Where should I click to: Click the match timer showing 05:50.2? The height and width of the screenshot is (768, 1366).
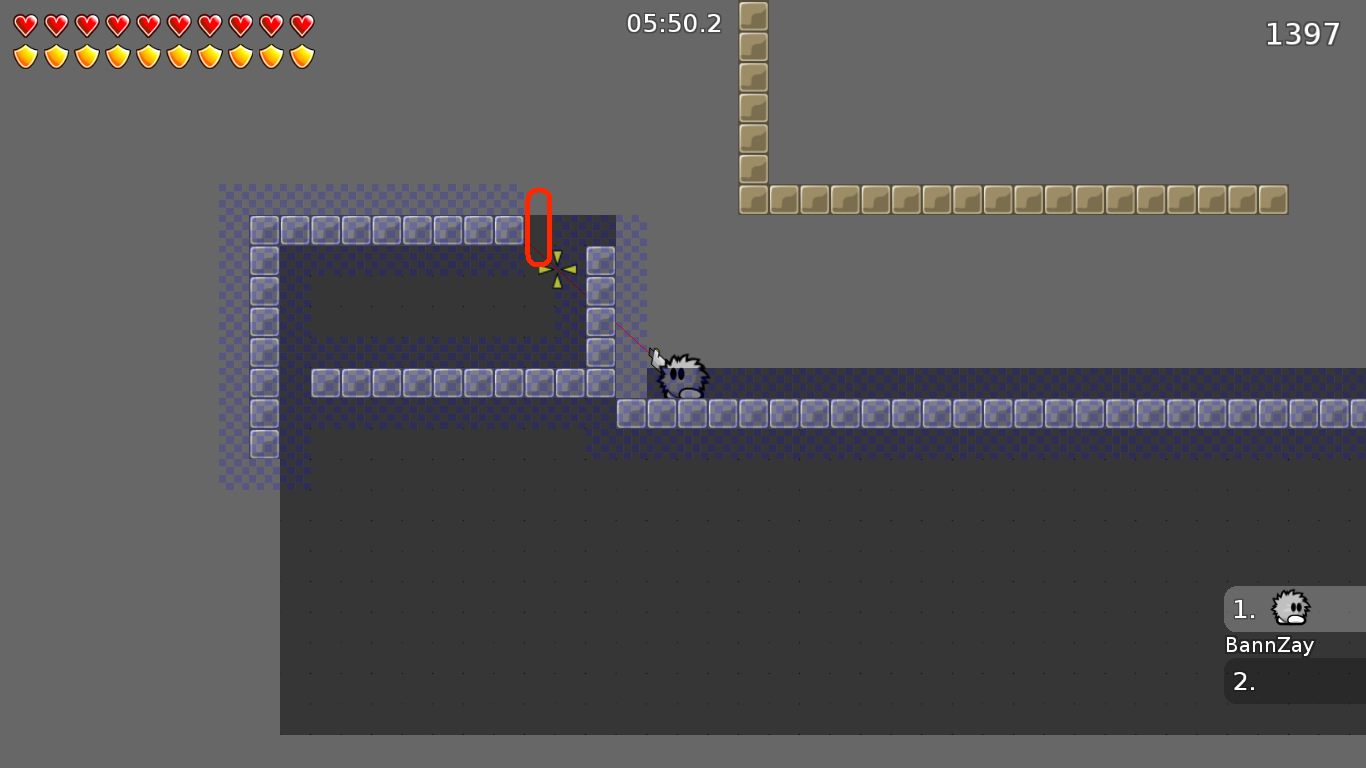coord(672,24)
